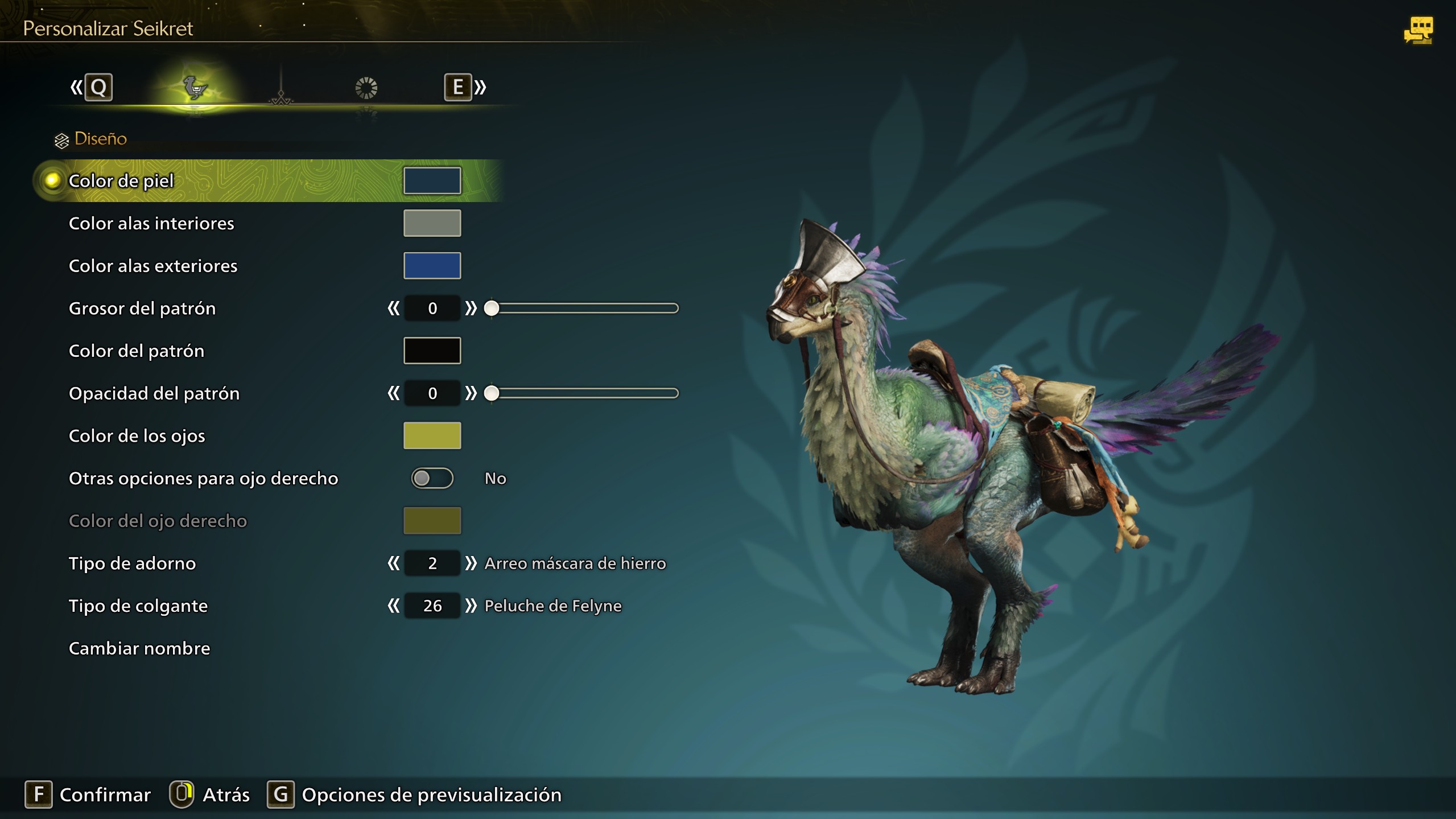This screenshot has width=1456, height=819.
Task: Select the Color alas exteriores swatch
Action: point(432,266)
